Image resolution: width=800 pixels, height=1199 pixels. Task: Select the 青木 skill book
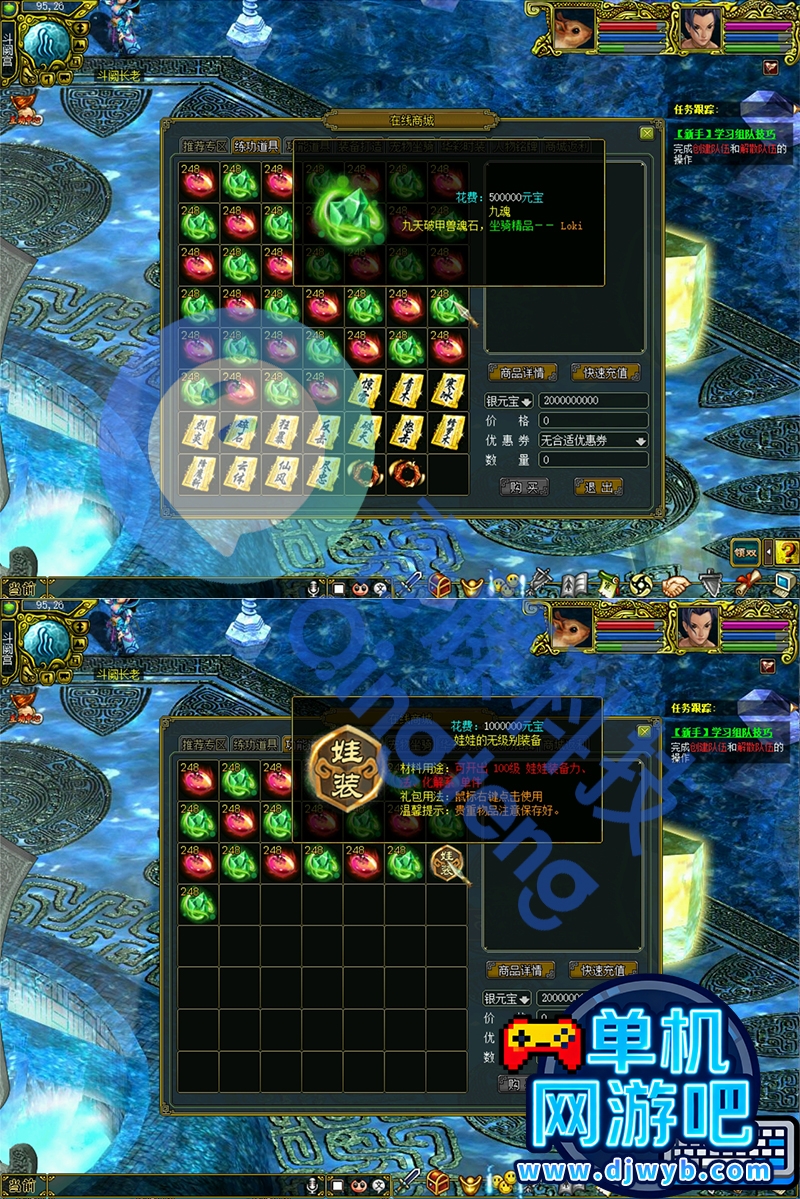coord(406,391)
